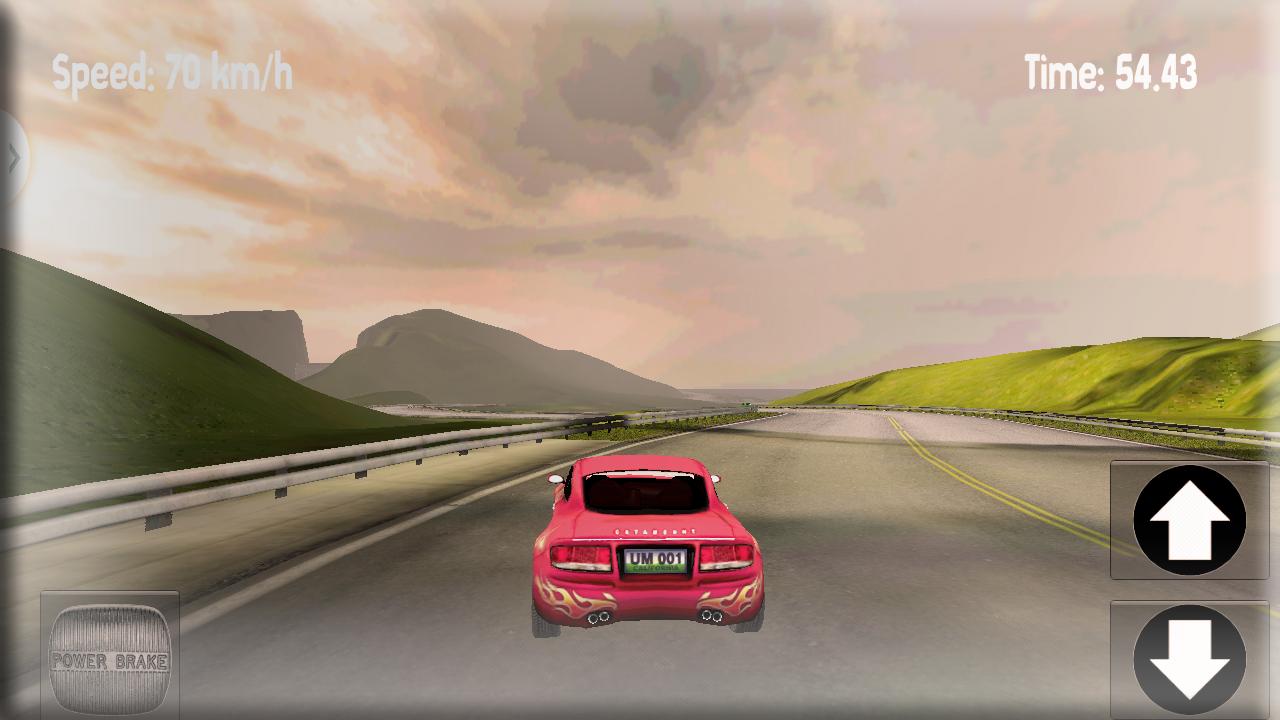Toggle braking with the Power Brake pedal

point(110,655)
